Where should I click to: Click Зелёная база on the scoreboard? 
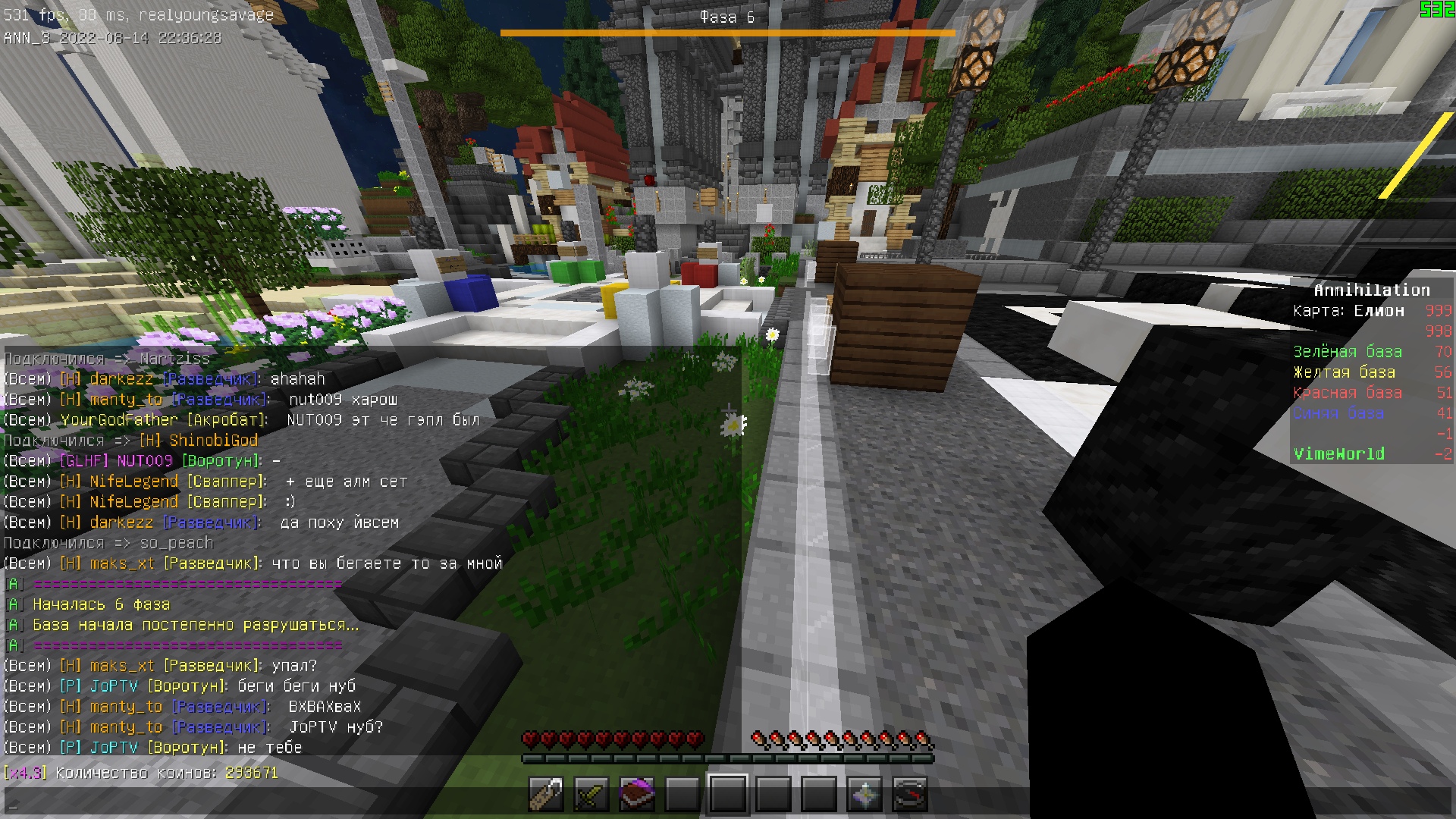pos(1346,351)
